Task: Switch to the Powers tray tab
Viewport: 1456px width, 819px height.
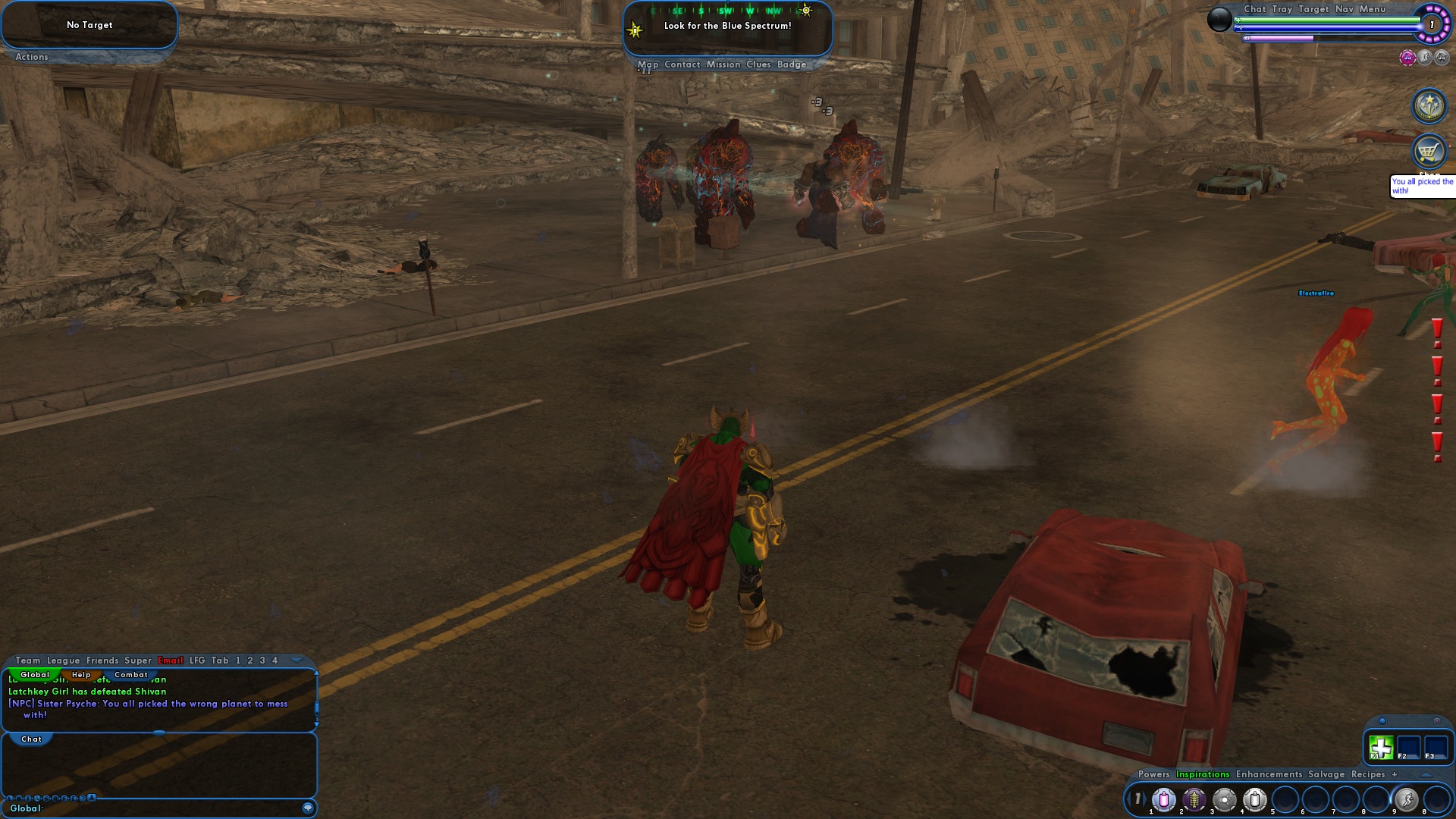Action: [x=1154, y=774]
